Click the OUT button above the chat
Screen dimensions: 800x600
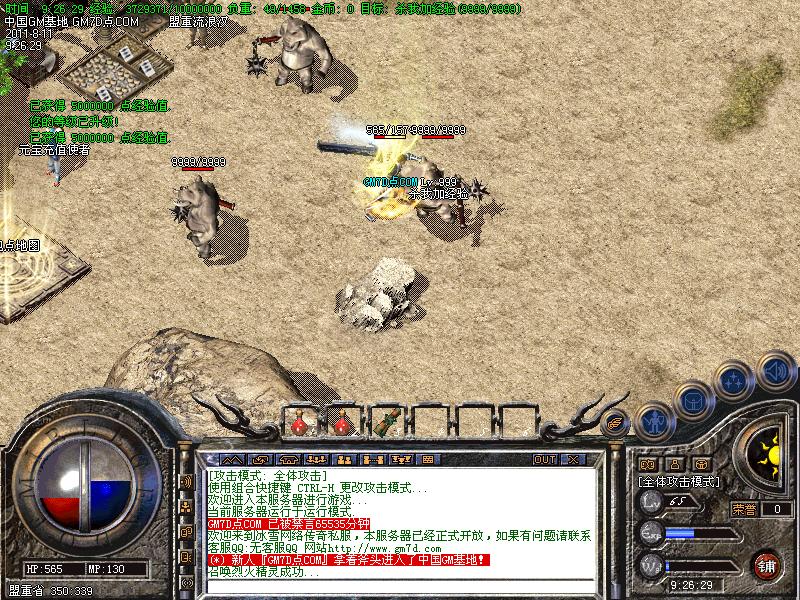[544, 460]
